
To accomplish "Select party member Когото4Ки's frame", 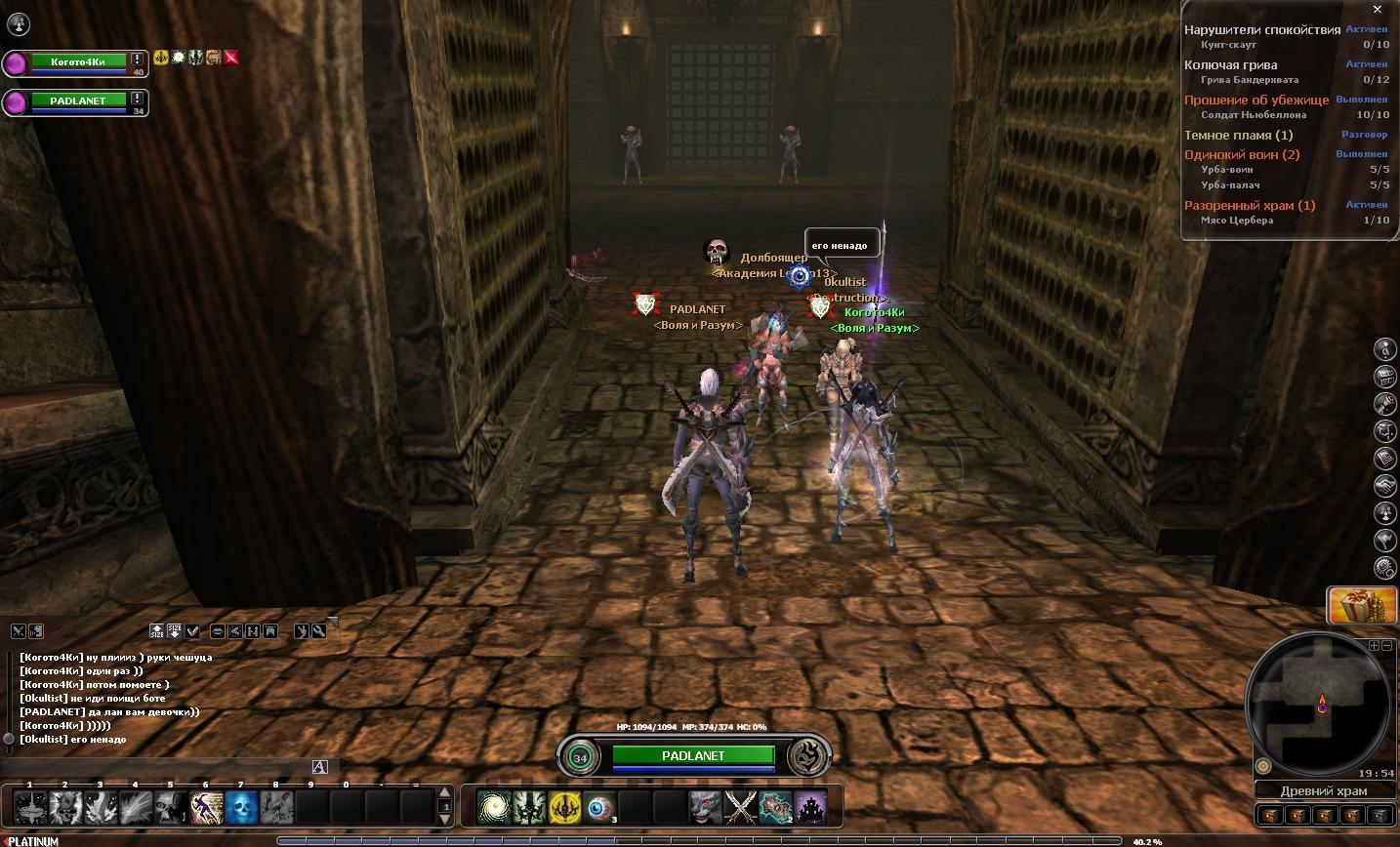I will click(x=76, y=63).
